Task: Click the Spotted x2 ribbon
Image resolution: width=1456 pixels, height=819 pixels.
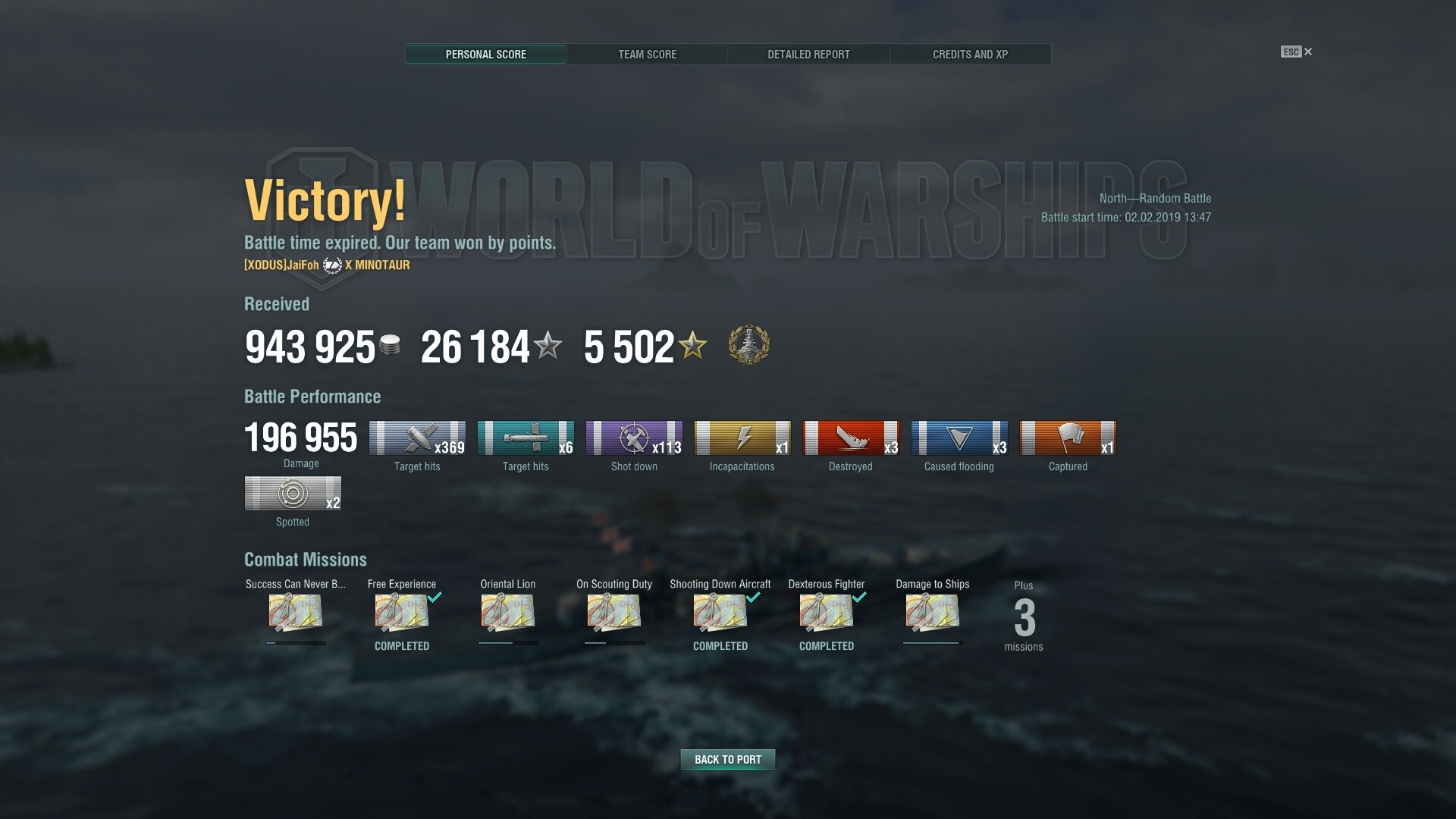Action: (293, 494)
